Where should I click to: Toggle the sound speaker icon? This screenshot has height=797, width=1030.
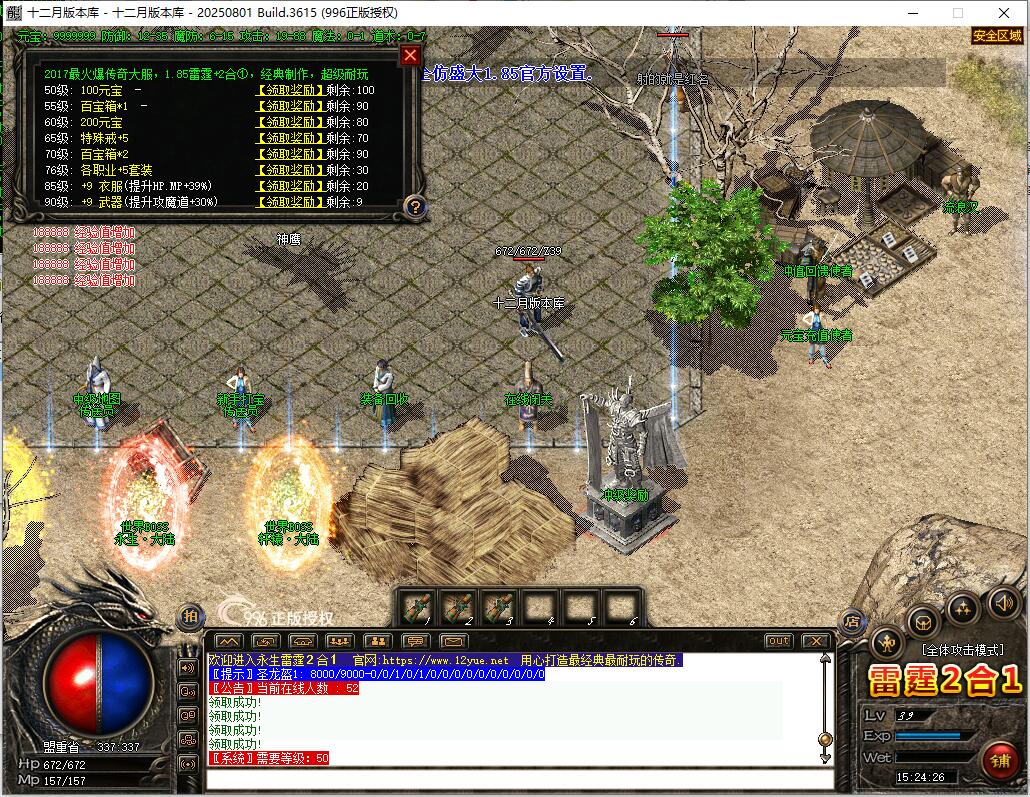click(1004, 602)
